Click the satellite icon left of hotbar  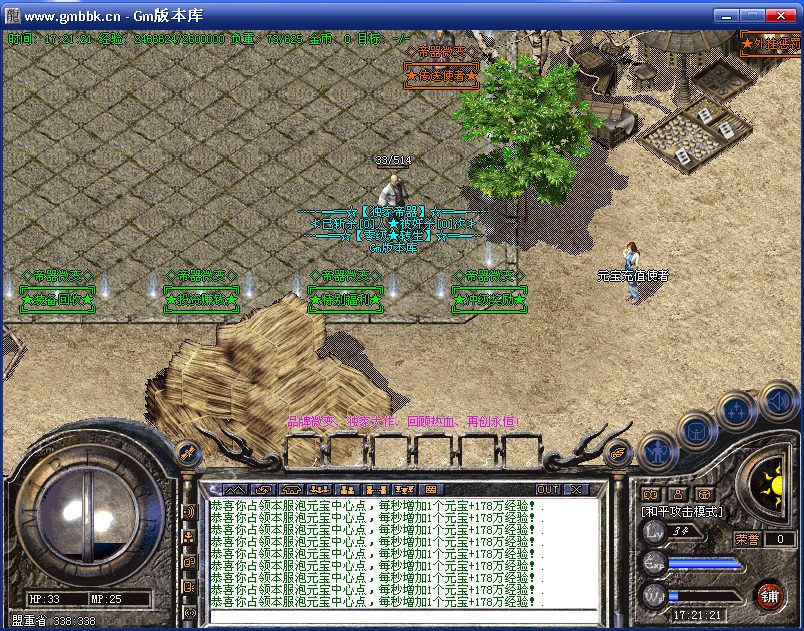click(187, 454)
